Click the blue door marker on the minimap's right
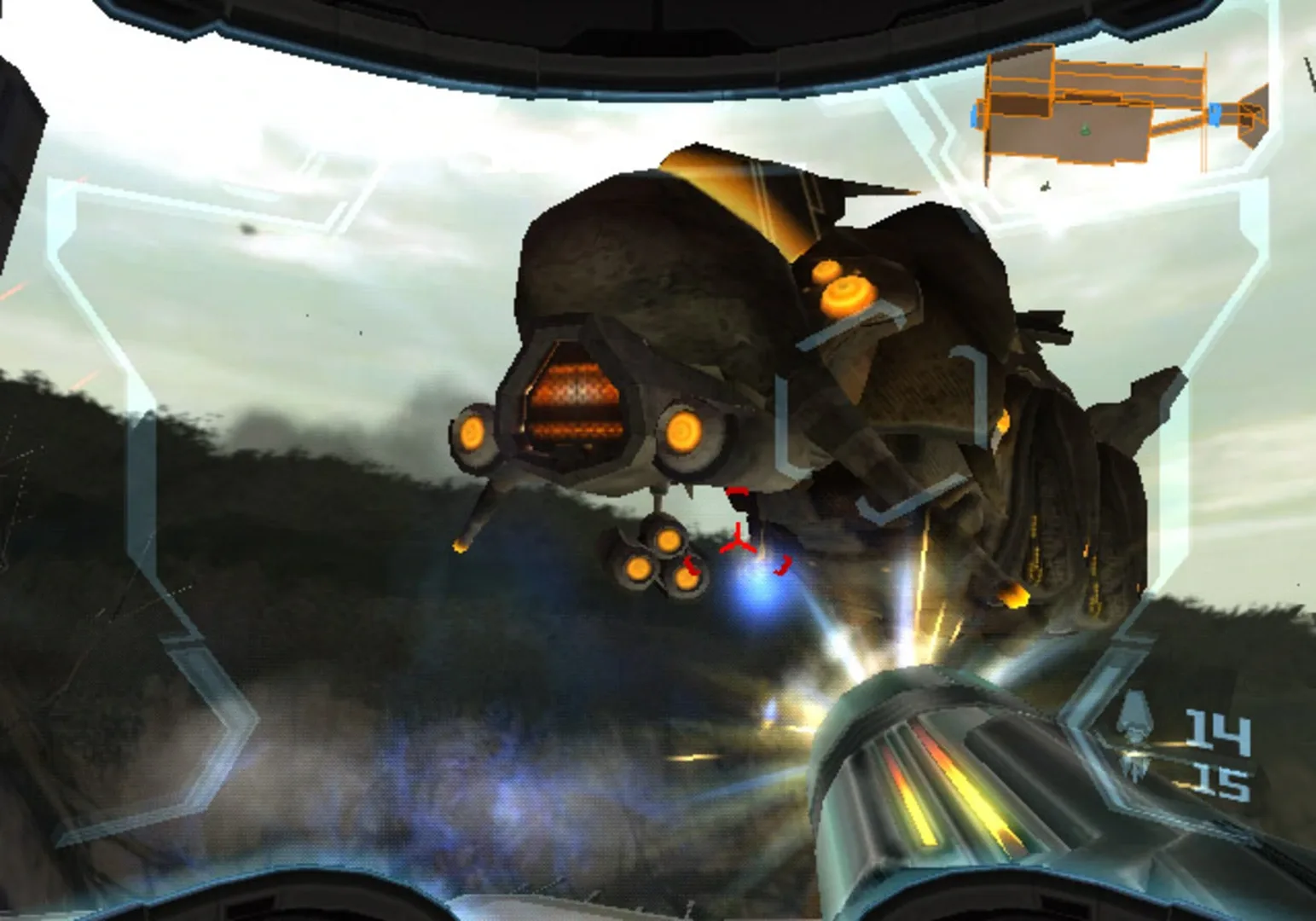Screen dimensions: 1316x921 coord(1214,114)
